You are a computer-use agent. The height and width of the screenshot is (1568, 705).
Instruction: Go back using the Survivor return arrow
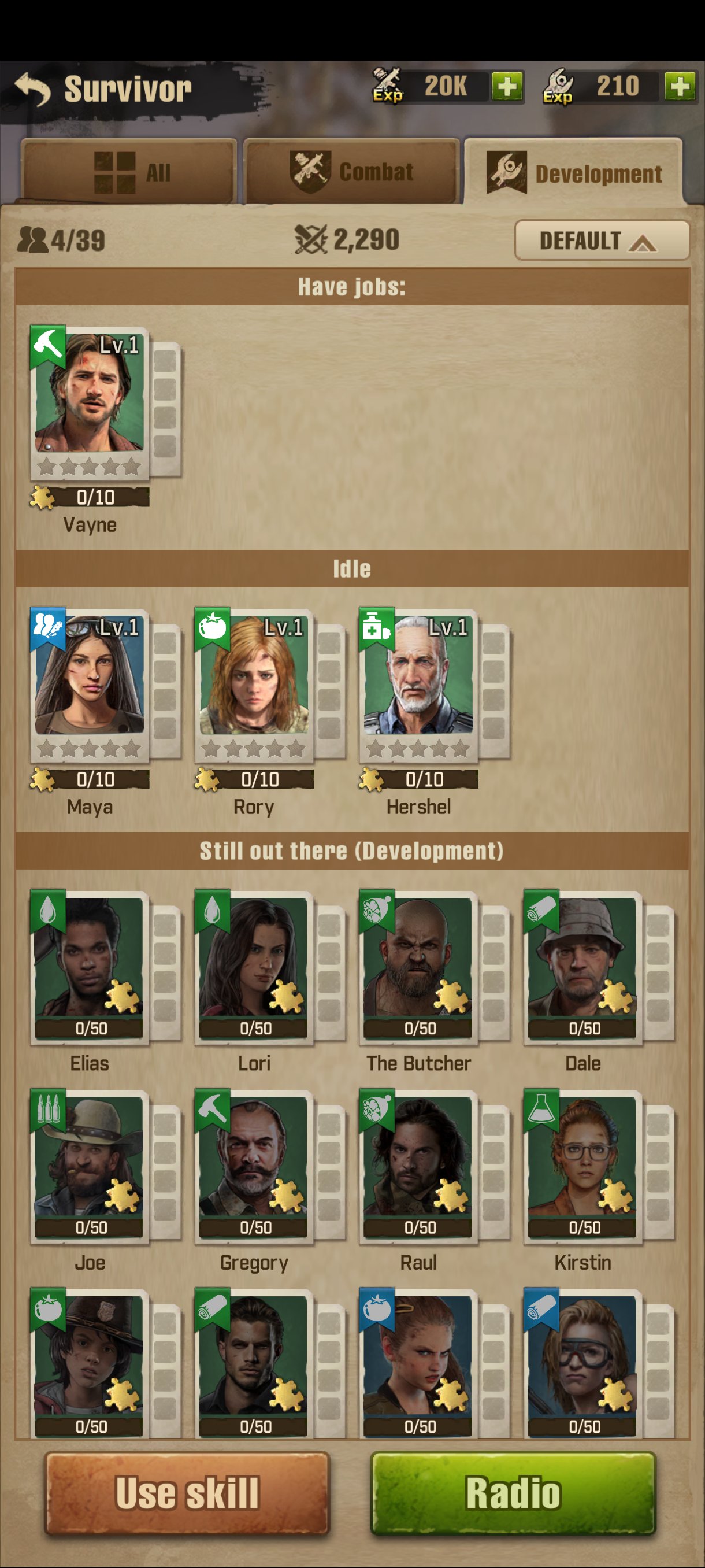33,89
